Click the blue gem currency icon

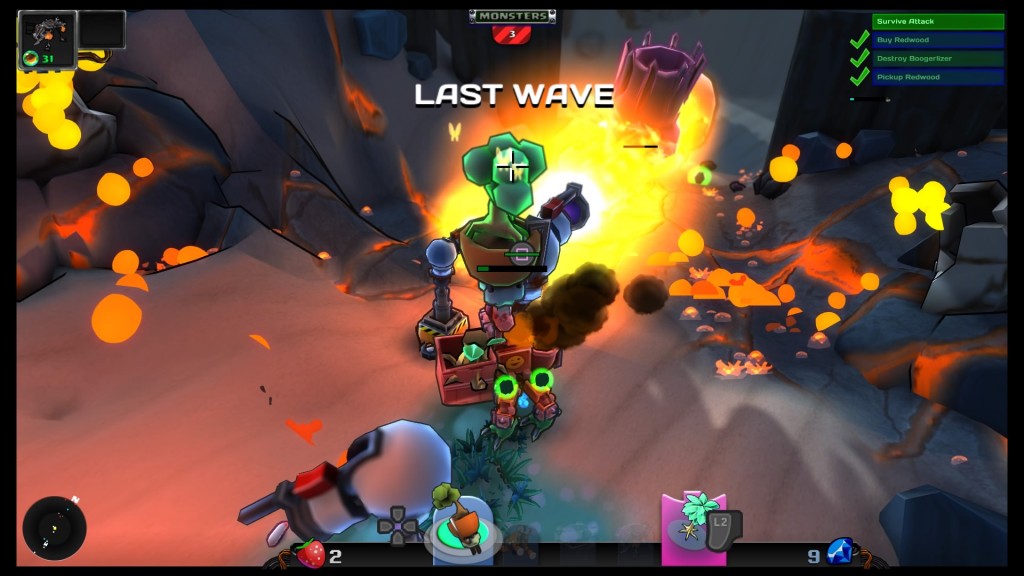840,552
